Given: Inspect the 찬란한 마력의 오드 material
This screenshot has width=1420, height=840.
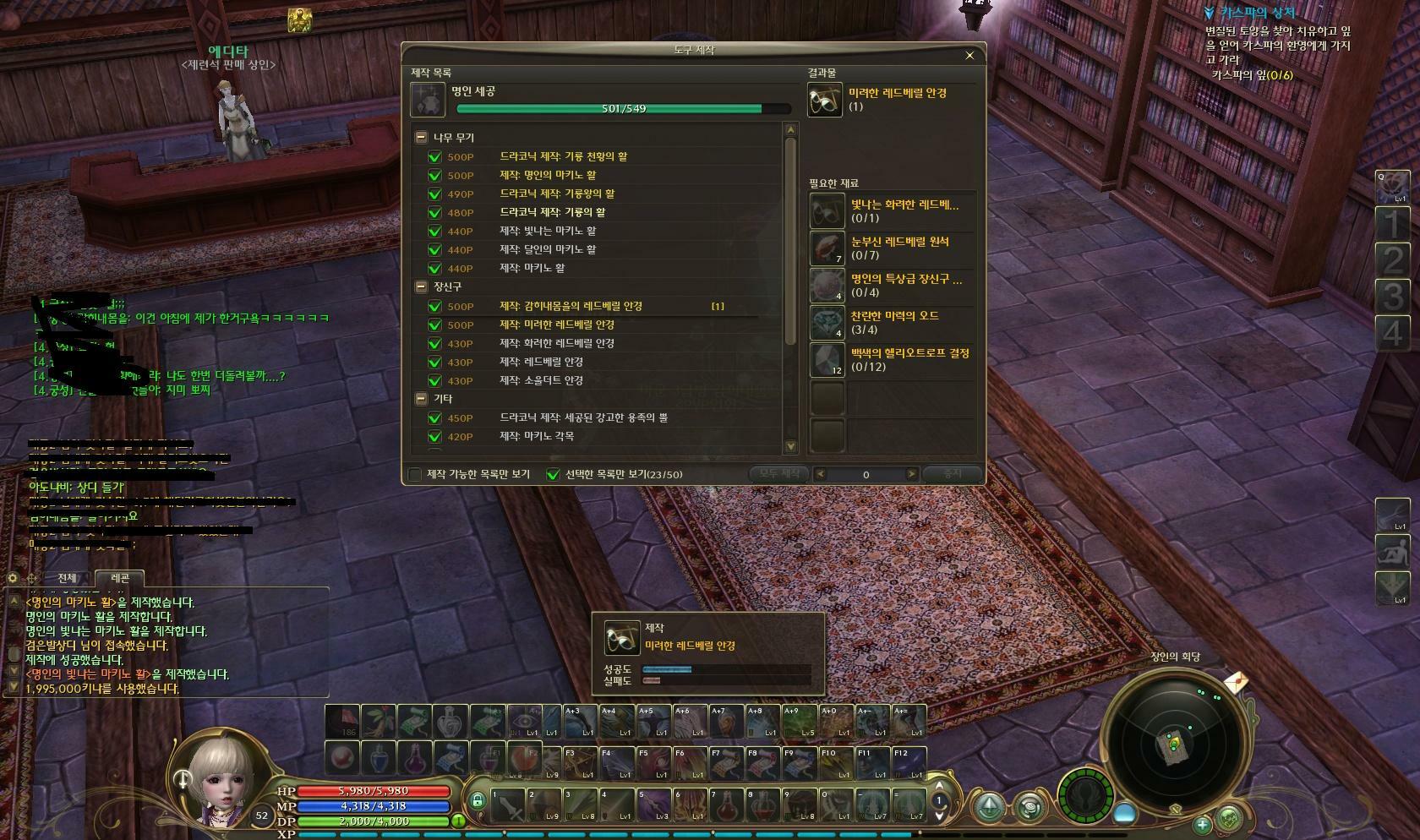Looking at the screenshot, I should (827, 323).
